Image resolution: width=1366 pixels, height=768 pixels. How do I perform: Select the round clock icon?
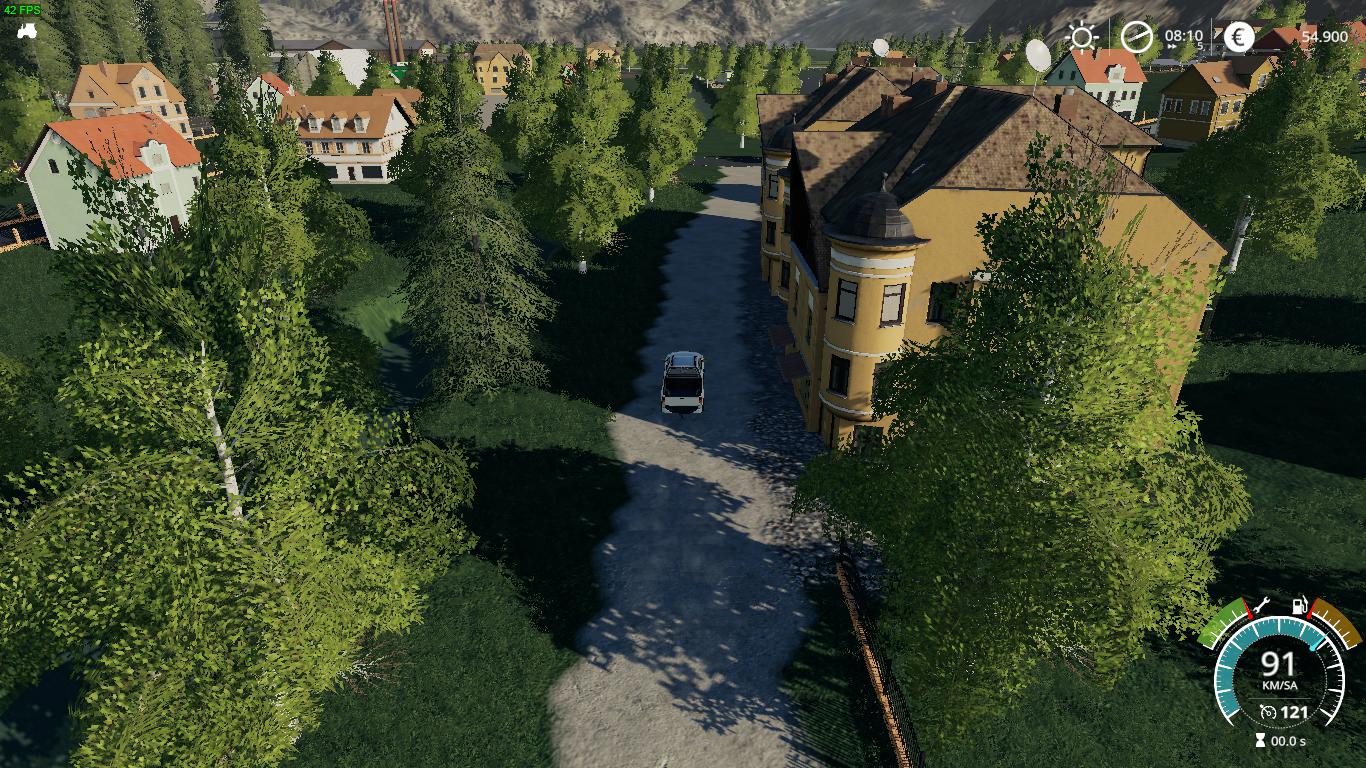click(x=1136, y=37)
